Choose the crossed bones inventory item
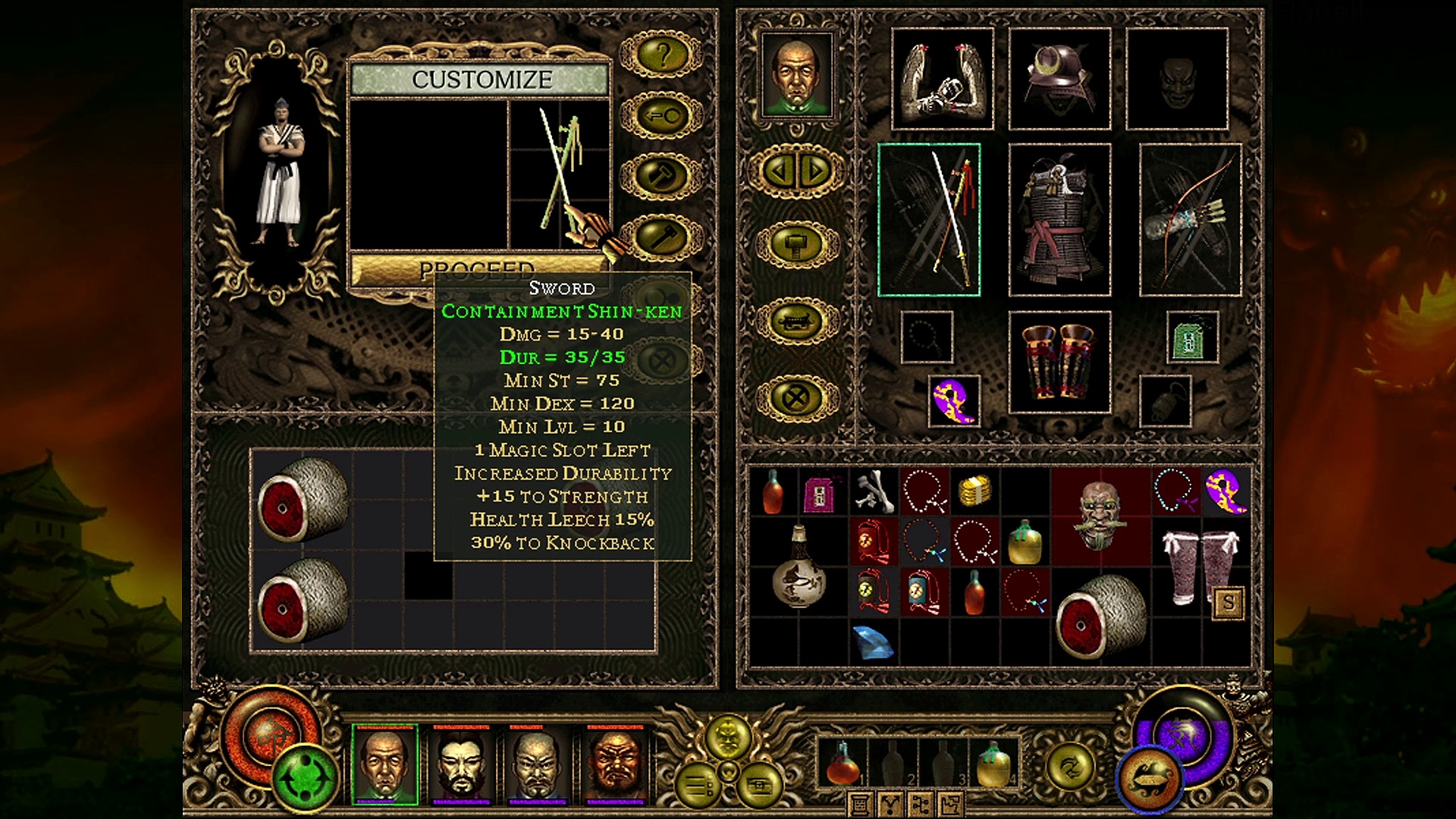Image resolution: width=1456 pixels, height=819 pixels. tap(874, 489)
